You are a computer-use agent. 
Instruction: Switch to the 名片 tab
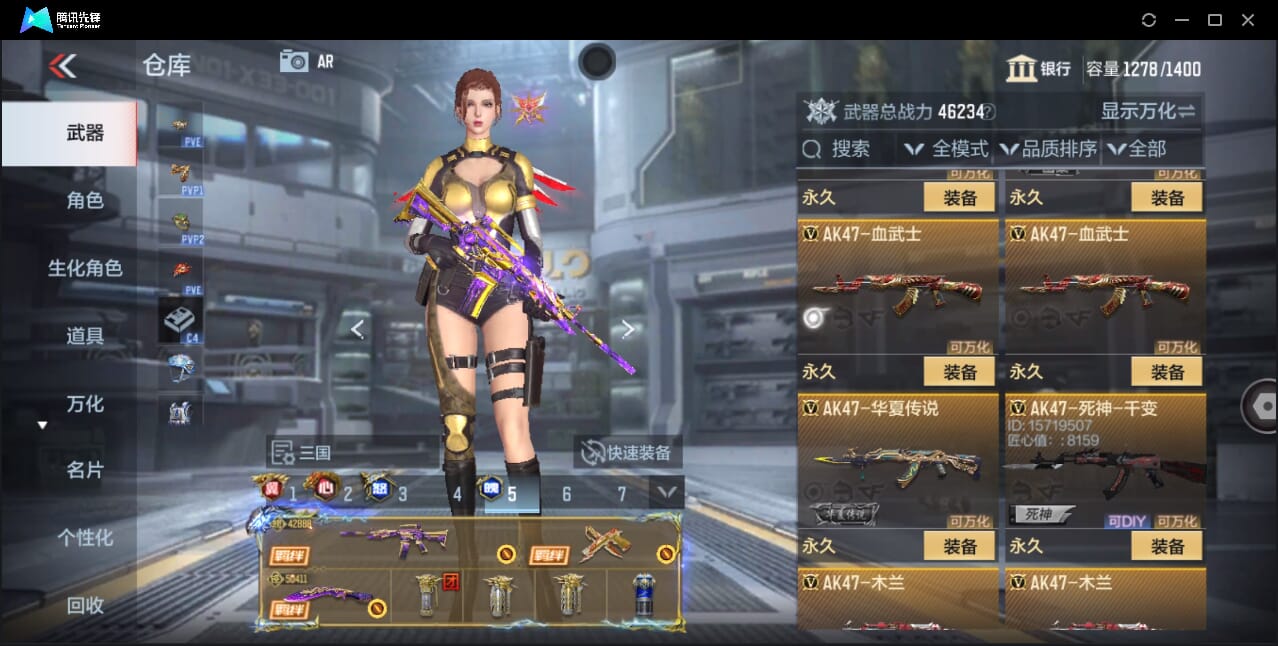coord(85,470)
